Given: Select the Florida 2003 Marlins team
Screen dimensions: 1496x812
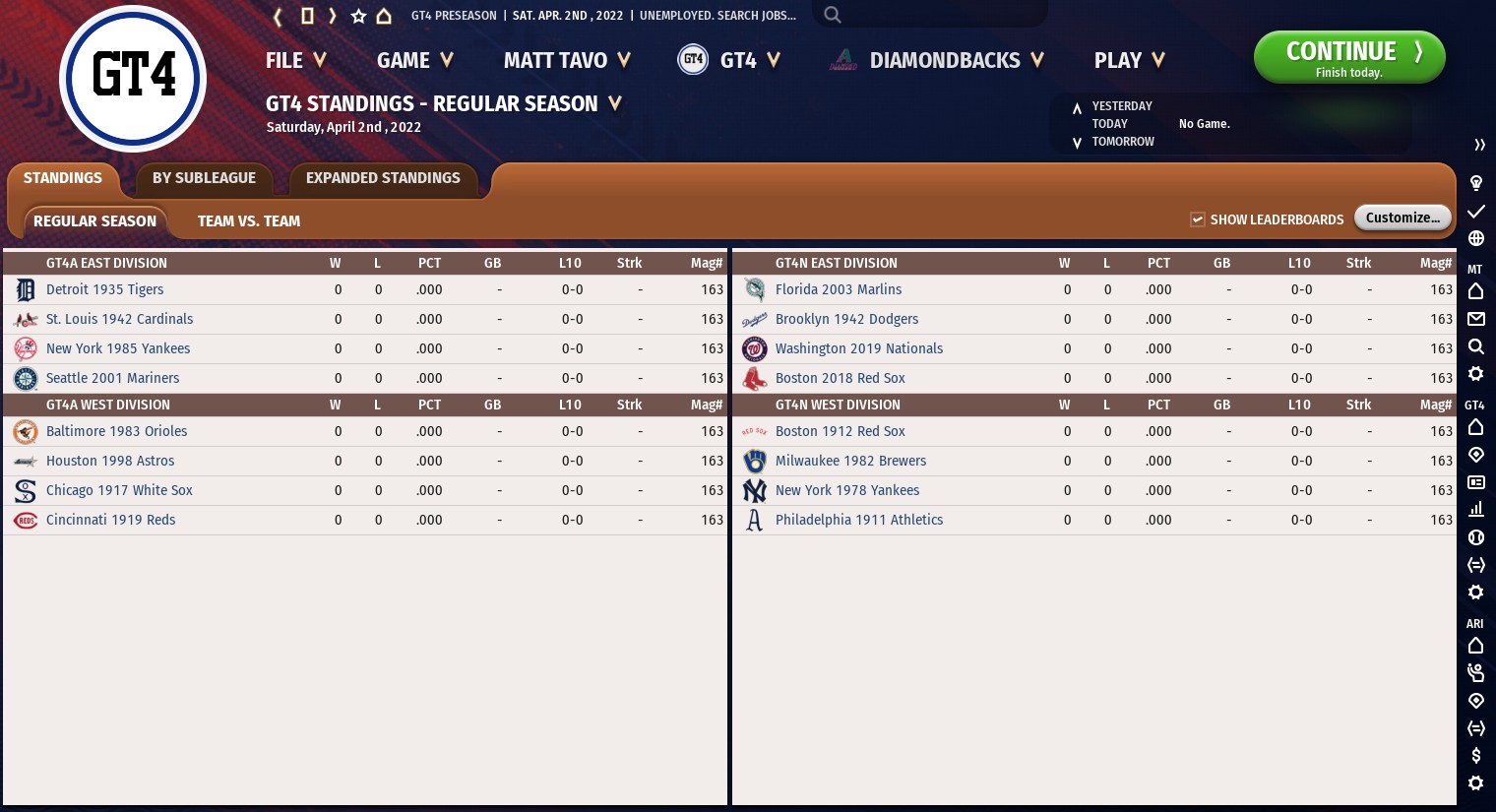Looking at the screenshot, I should [839, 289].
